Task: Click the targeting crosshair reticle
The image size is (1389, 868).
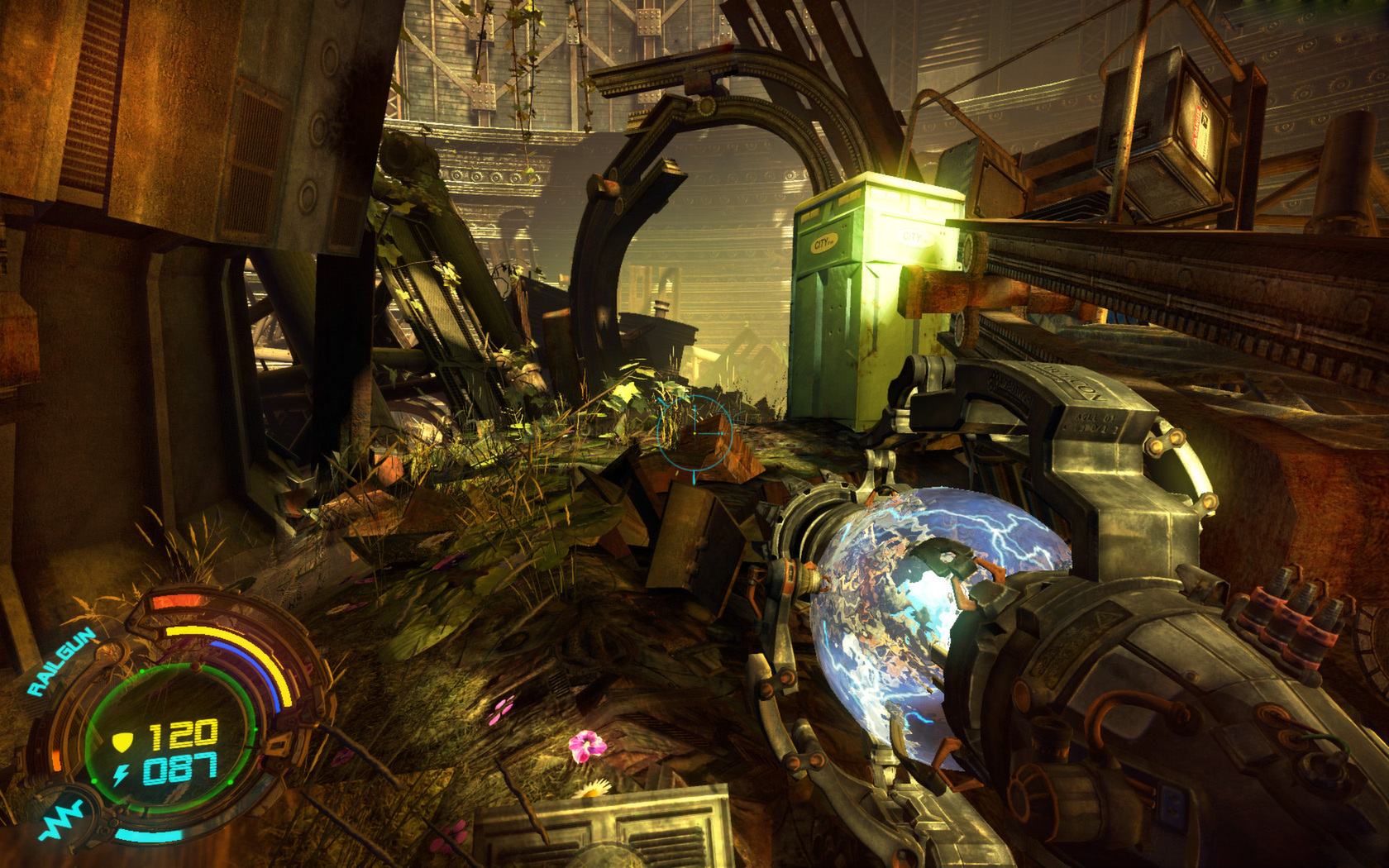Action: tap(693, 434)
